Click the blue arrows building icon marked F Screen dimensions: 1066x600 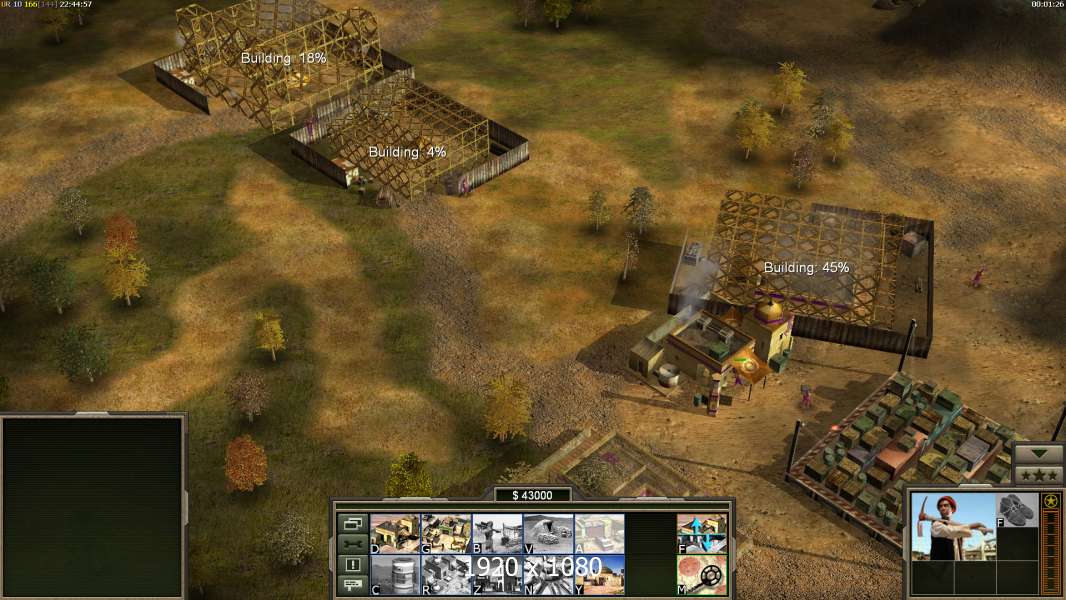point(702,534)
